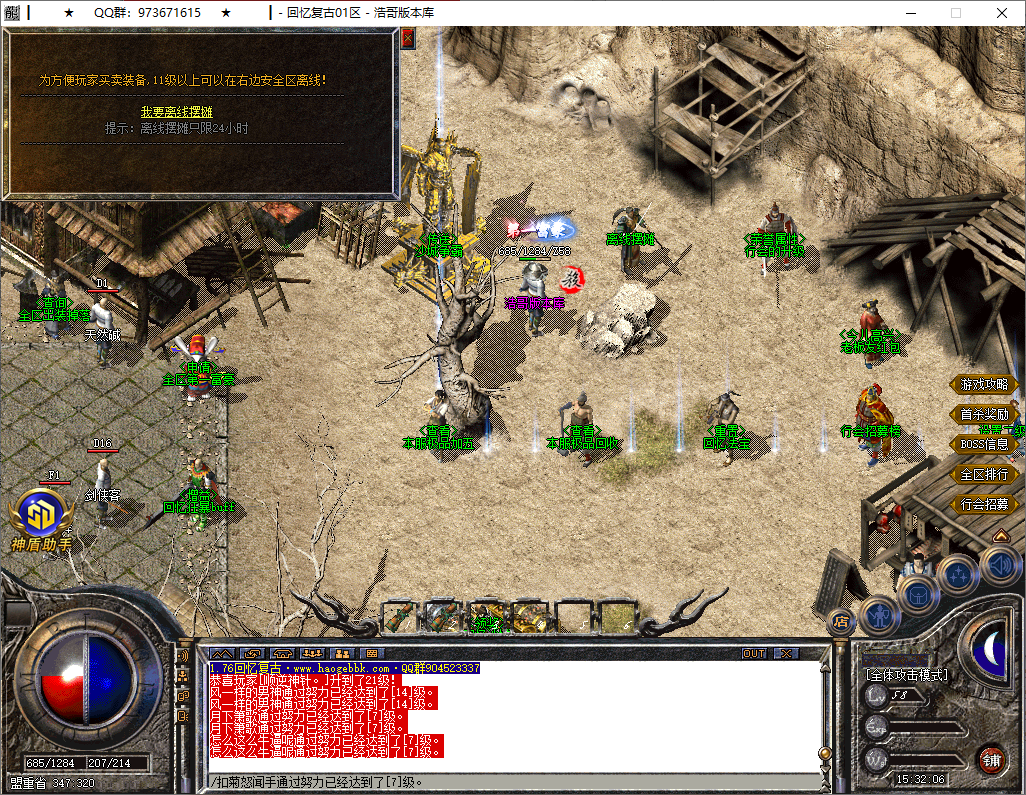Viewport: 1026px width, 795px height.
Task: Click the X button beside OUT
Action: click(787, 654)
